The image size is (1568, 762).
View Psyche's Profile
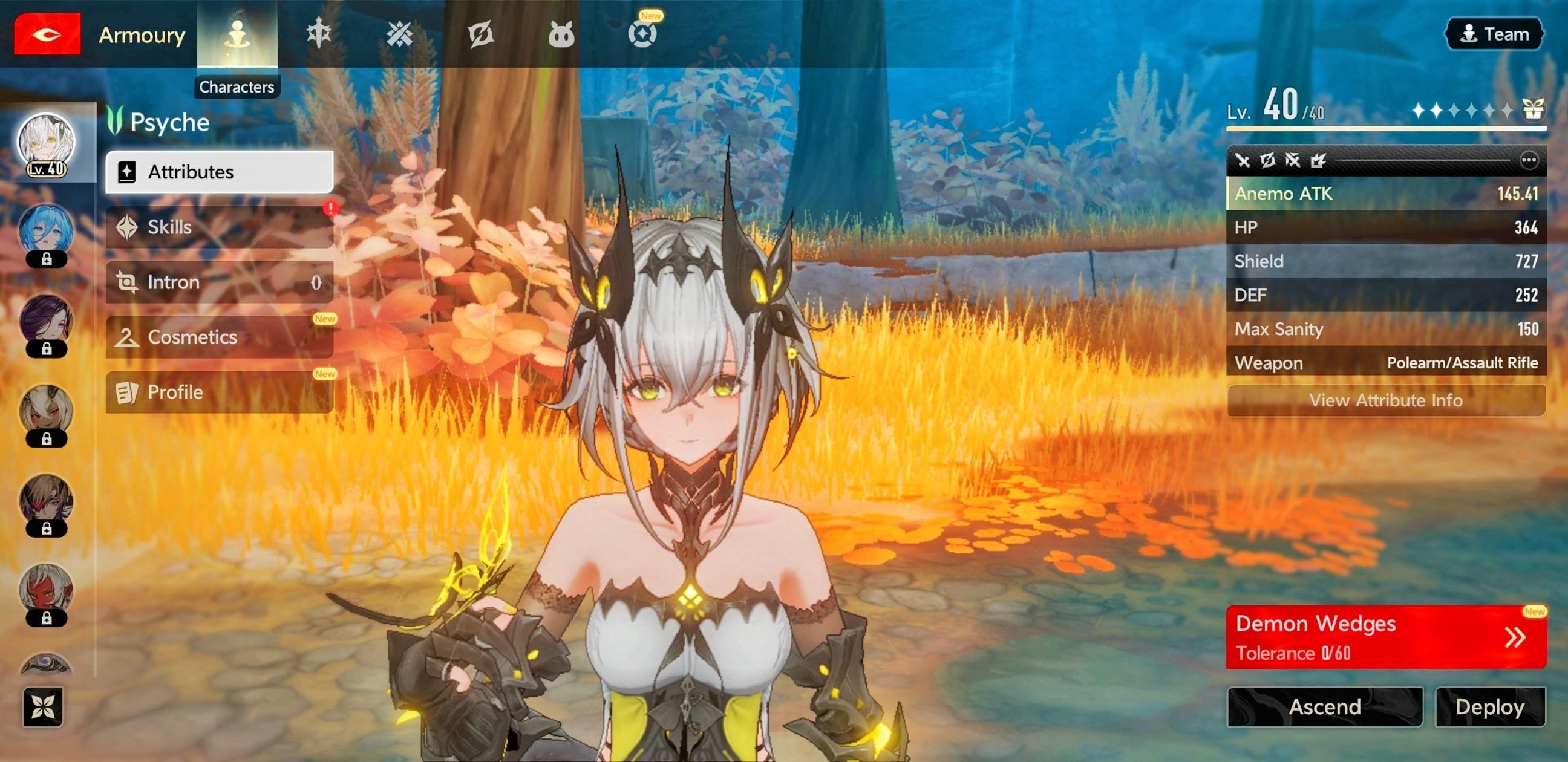(219, 392)
